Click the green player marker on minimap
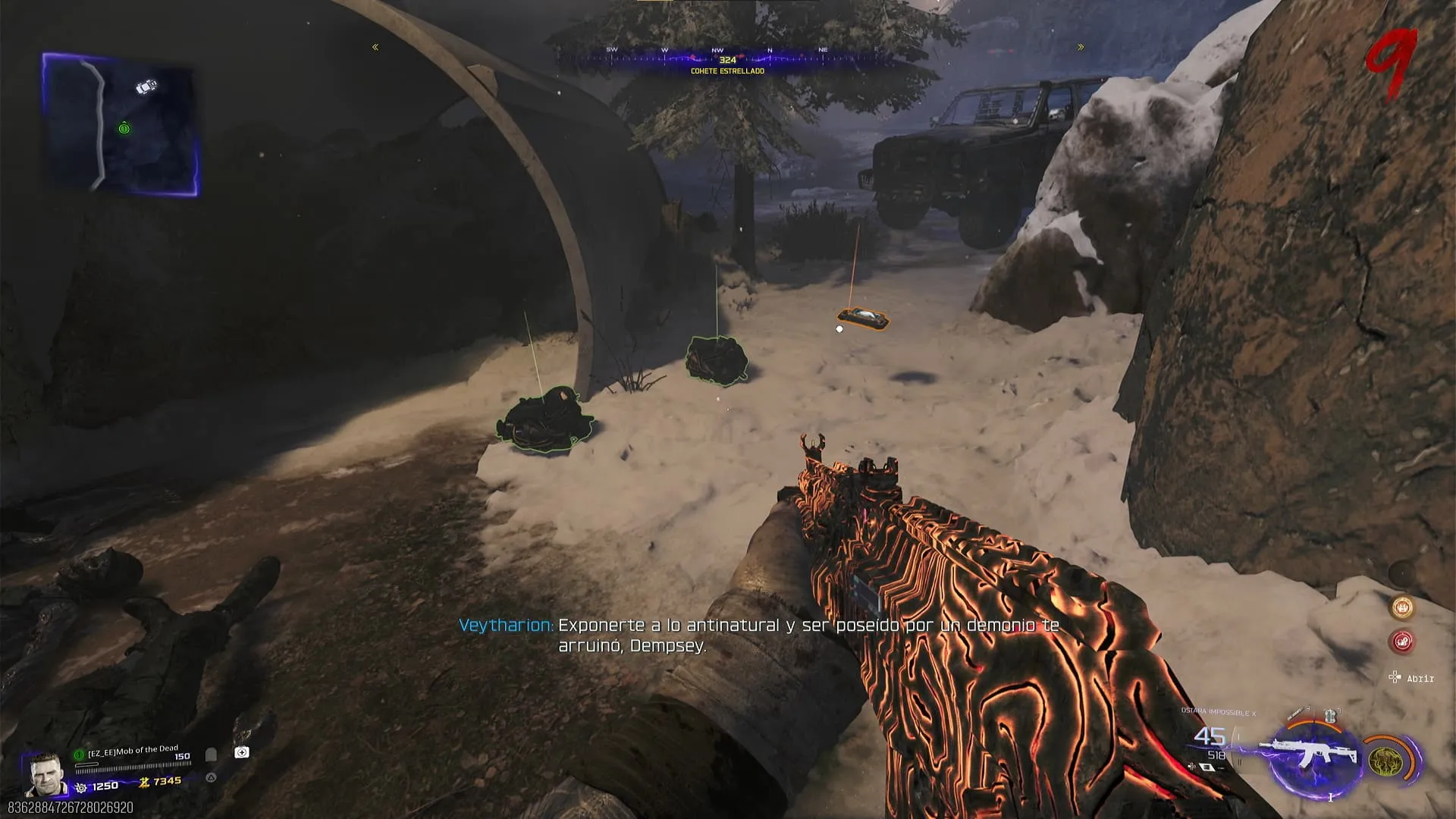Screen dimensions: 1456x819 (124, 129)
